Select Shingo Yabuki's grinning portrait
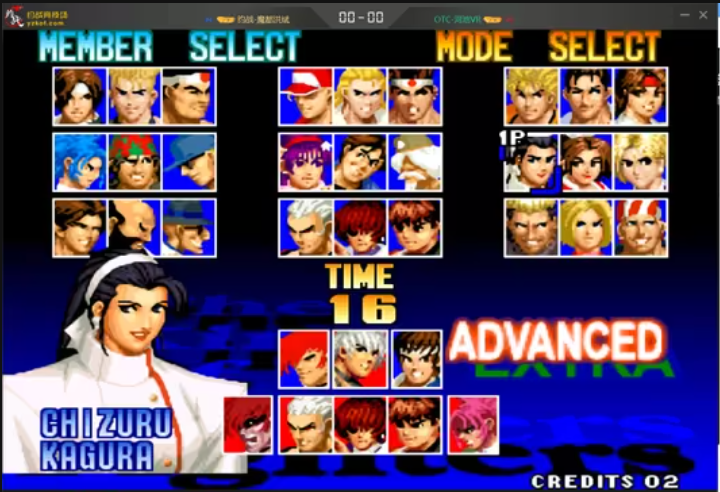This screenshot has height=492, width=720. tap(414, 359)
